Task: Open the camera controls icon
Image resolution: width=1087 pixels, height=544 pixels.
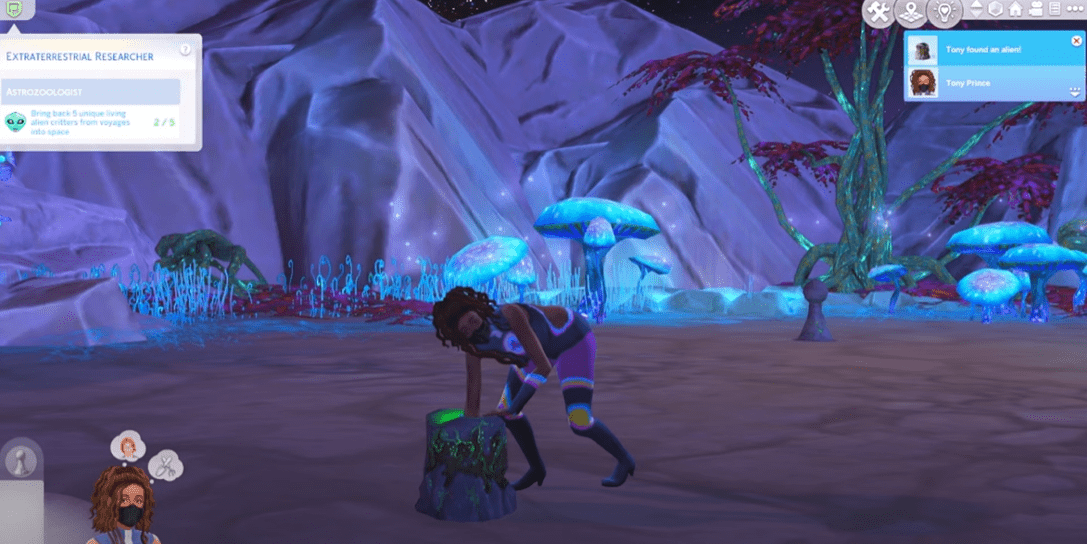Action: pyautogui.click(x=1036, y=9)
